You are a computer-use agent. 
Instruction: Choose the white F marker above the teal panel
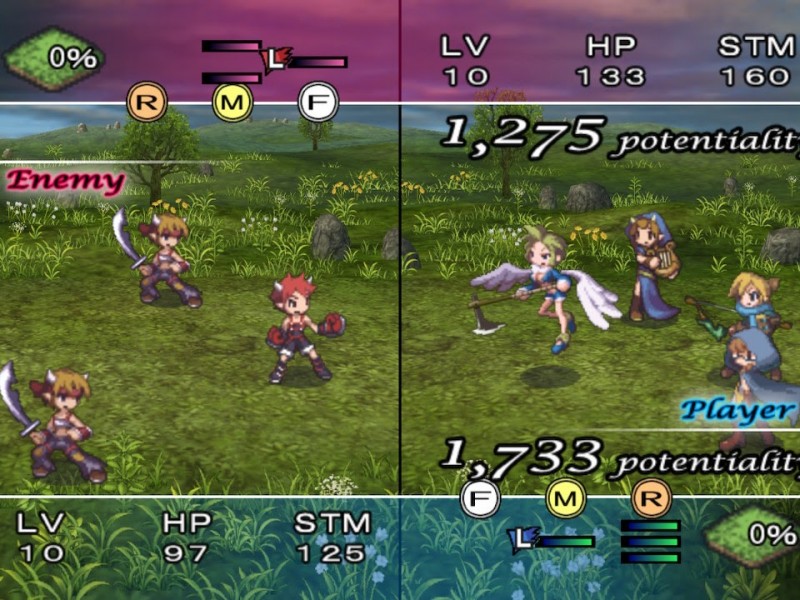click(479, 497)
